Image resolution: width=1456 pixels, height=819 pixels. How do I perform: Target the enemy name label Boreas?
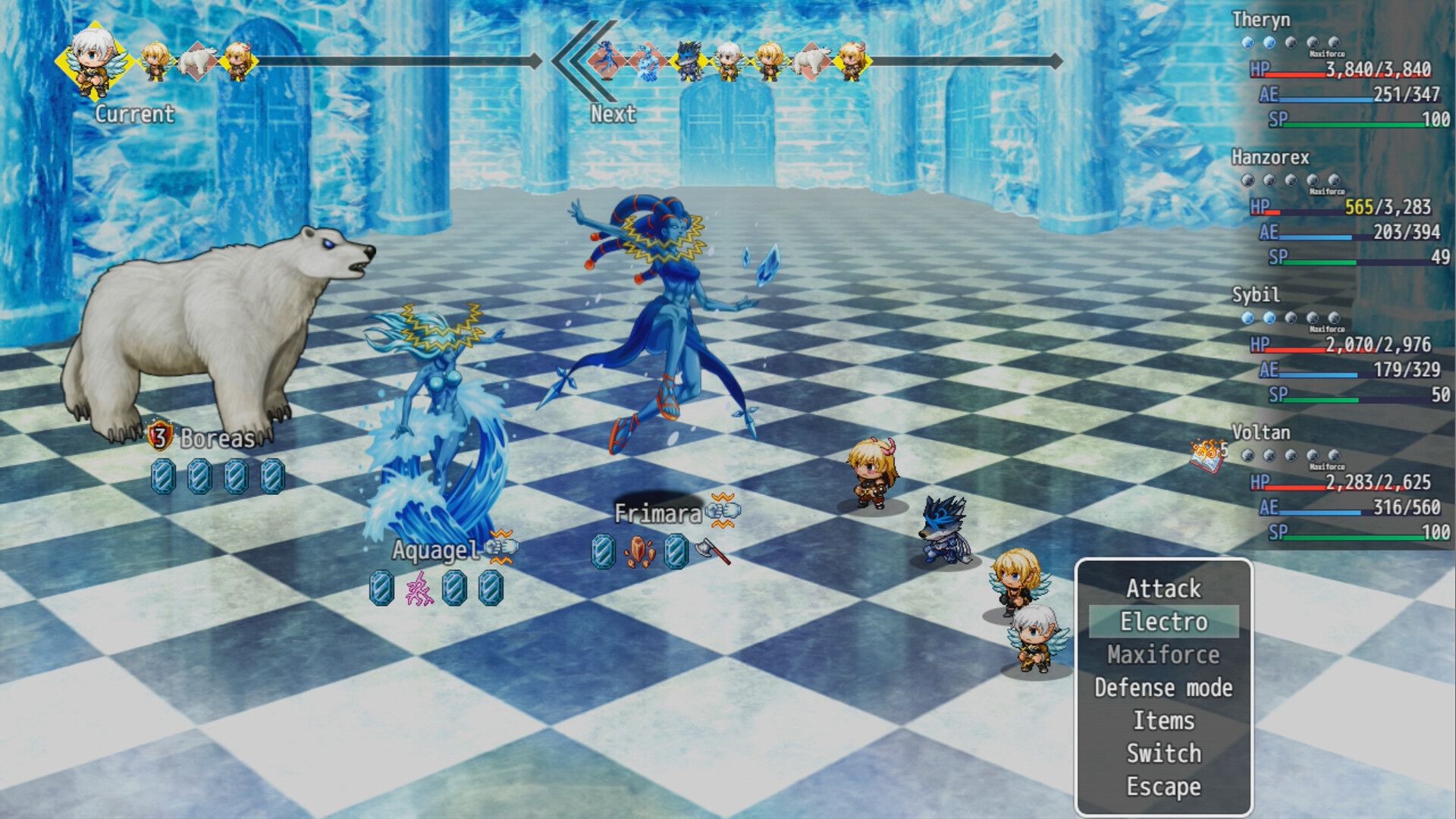[x=217, y=438]
